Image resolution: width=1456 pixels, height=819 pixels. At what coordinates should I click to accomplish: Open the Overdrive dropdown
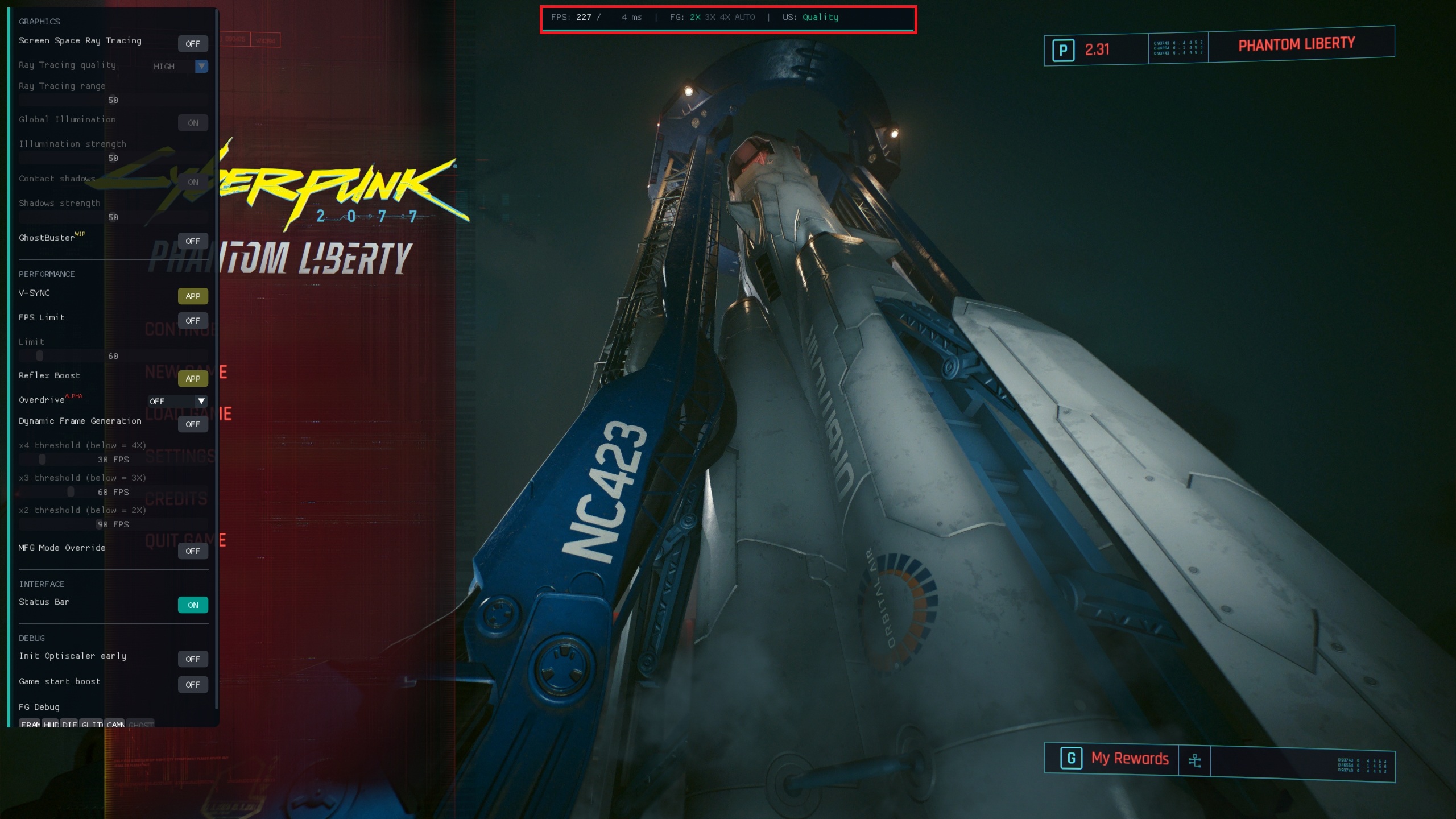point(177,401)
